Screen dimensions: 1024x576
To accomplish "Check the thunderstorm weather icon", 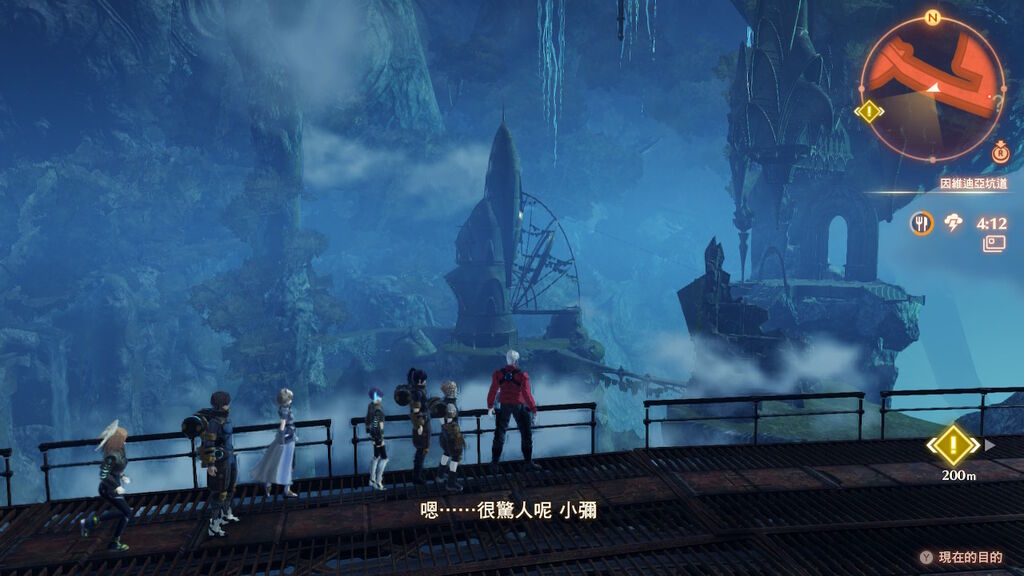I will click(954, 223).
